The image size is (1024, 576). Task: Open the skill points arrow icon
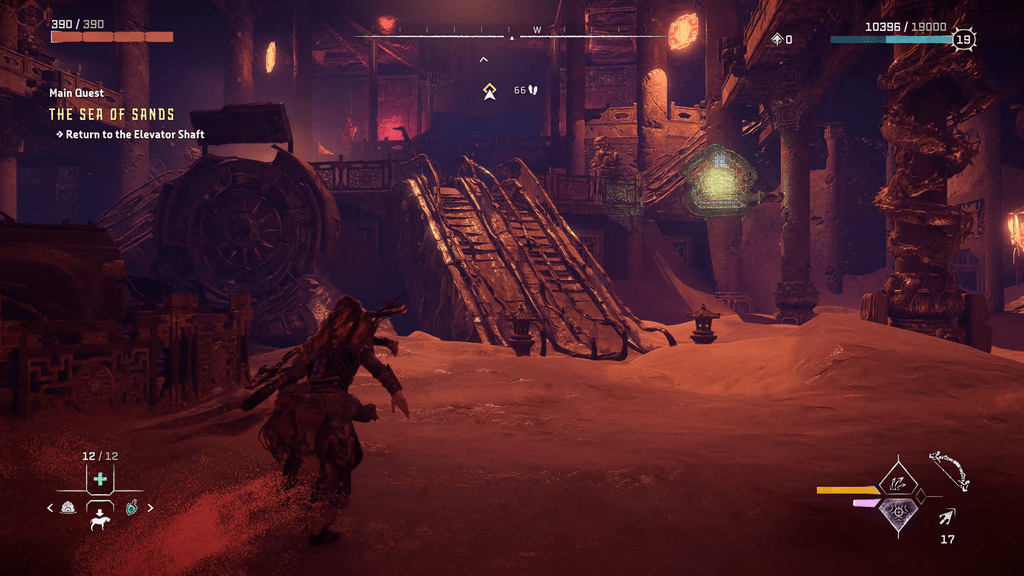point(777,39)
